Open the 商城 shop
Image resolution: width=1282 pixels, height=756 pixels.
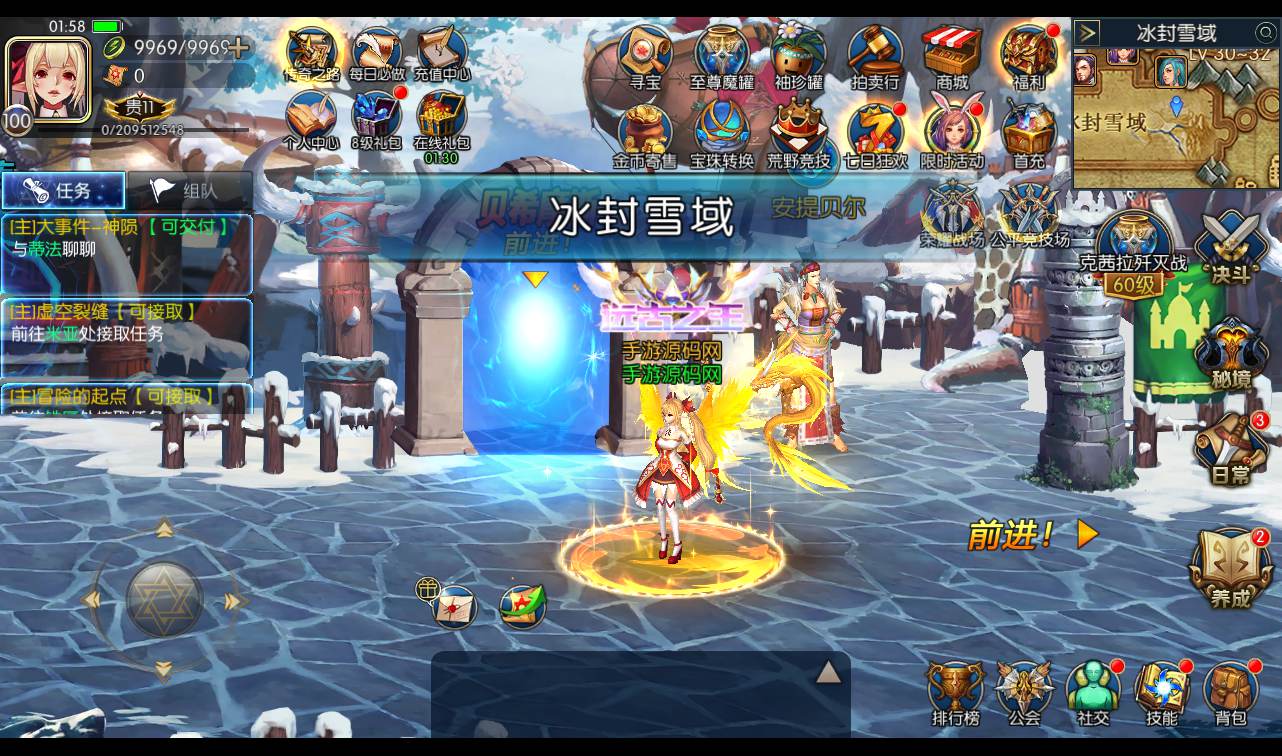[x=952, y=55]
